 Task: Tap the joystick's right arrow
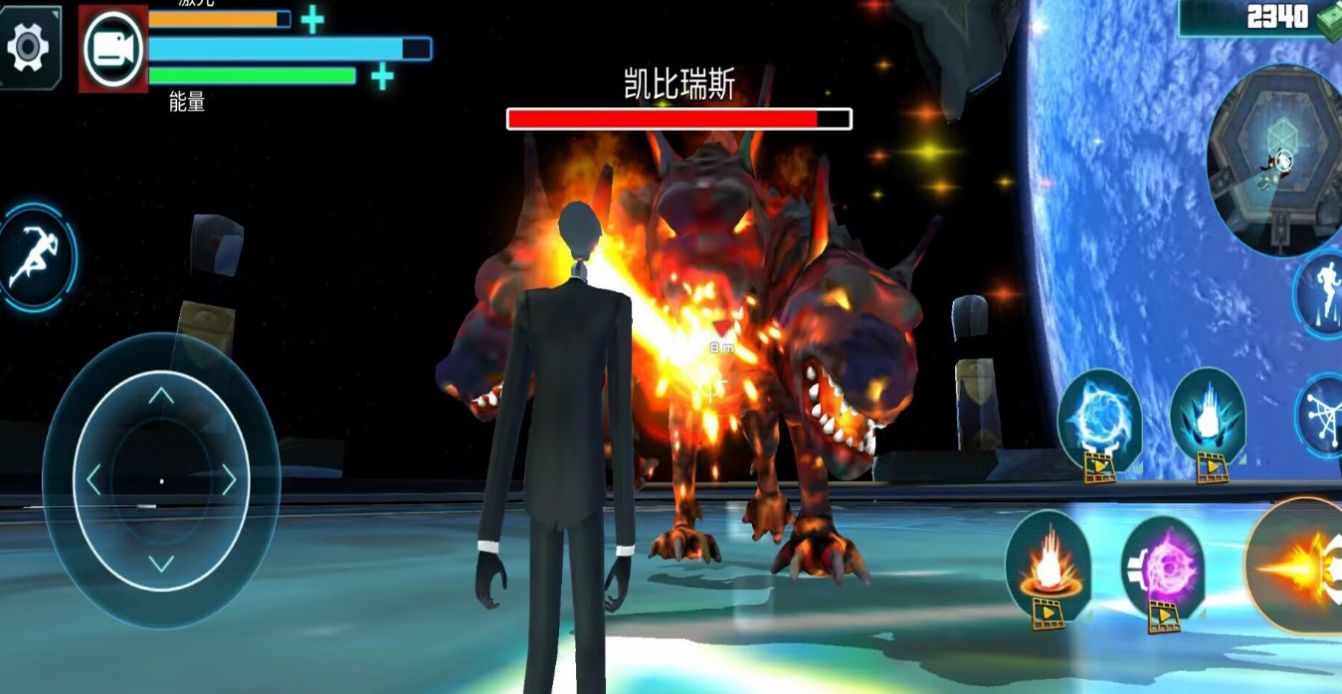coord(228,480)
